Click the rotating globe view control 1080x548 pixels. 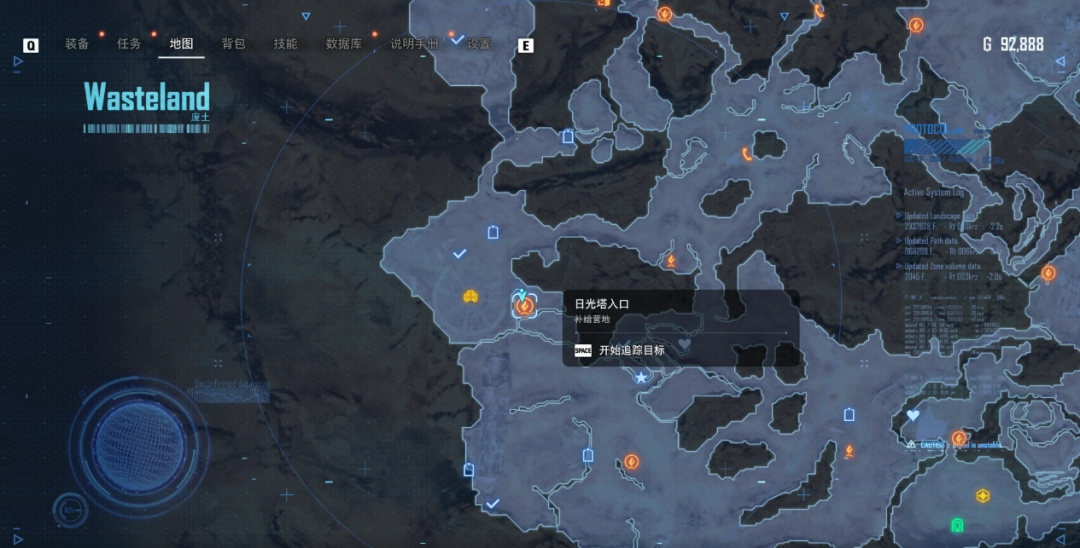(140, 440)
